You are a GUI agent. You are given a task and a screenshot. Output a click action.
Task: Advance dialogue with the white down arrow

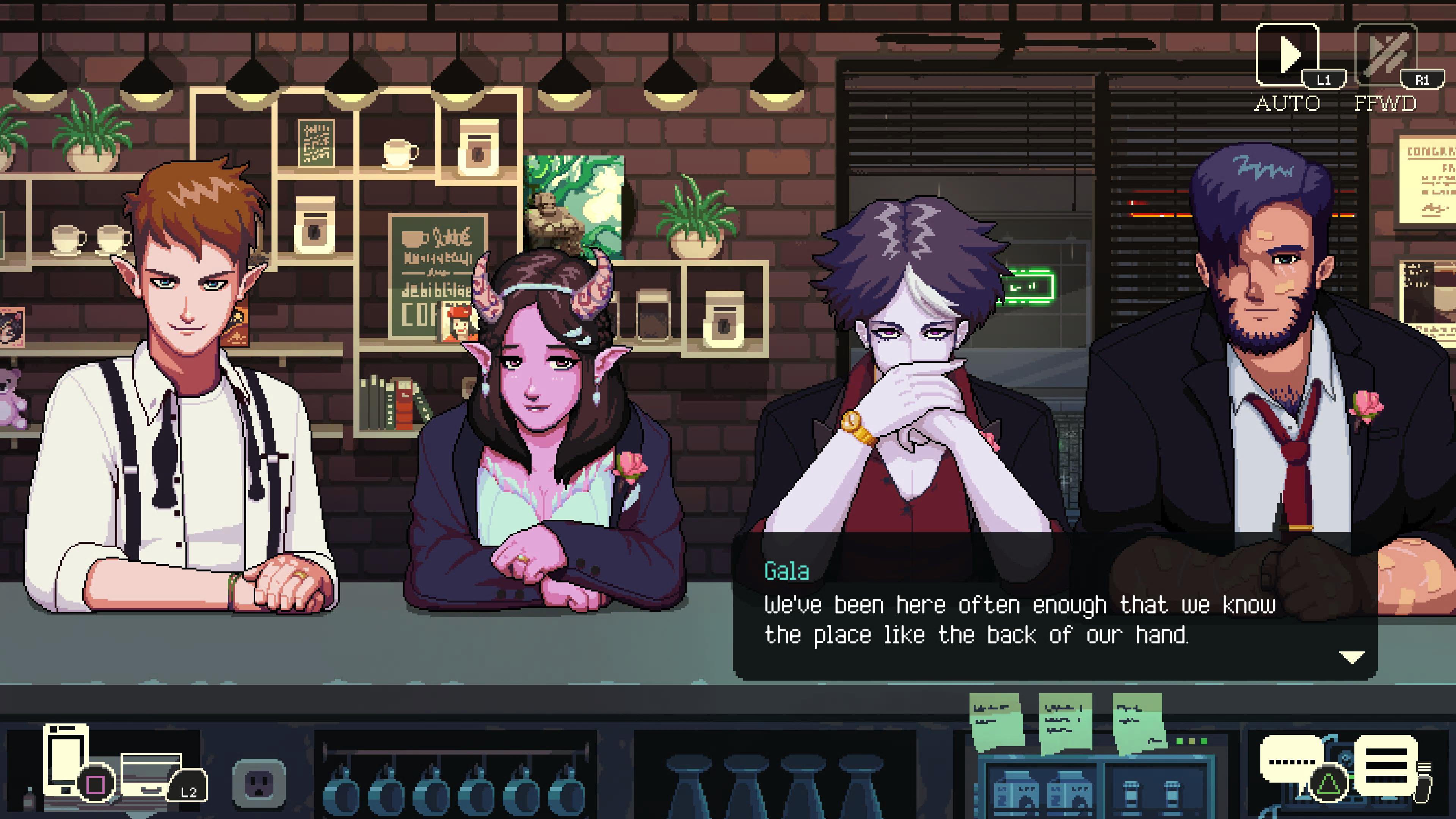(1351, 657)
